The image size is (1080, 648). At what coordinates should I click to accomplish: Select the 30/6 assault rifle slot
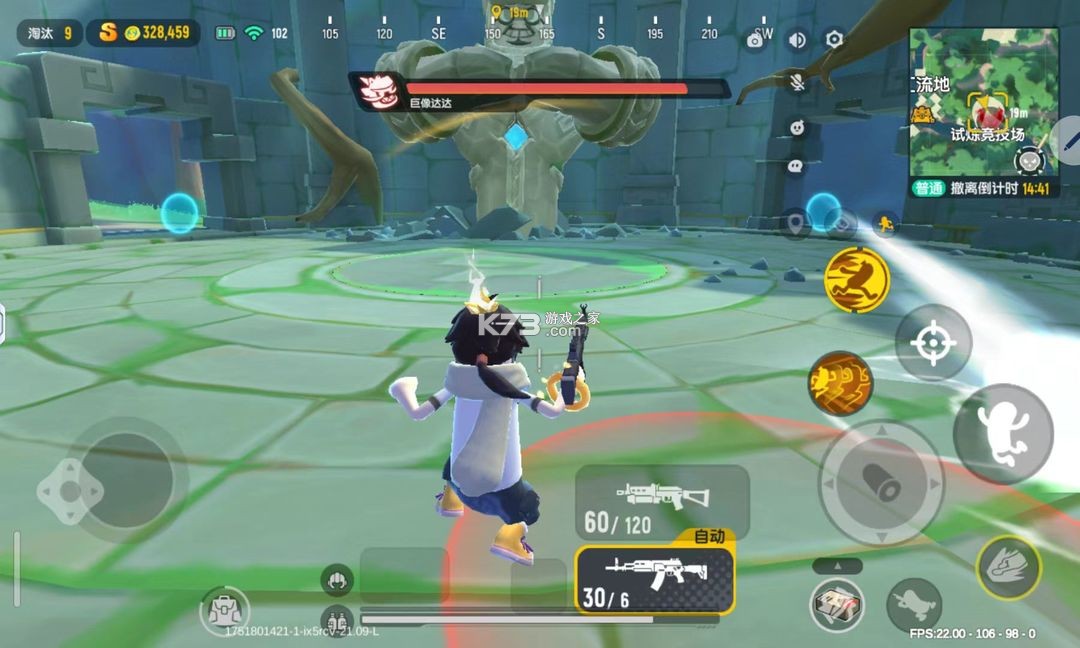point(655,579)
